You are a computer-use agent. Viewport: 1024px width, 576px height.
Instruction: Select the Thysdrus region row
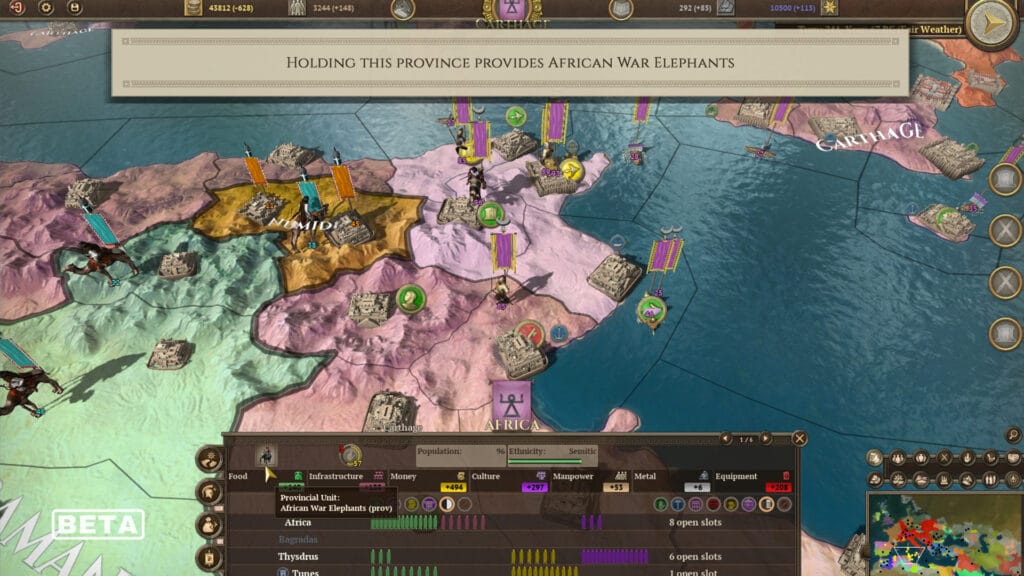point(304,556)
